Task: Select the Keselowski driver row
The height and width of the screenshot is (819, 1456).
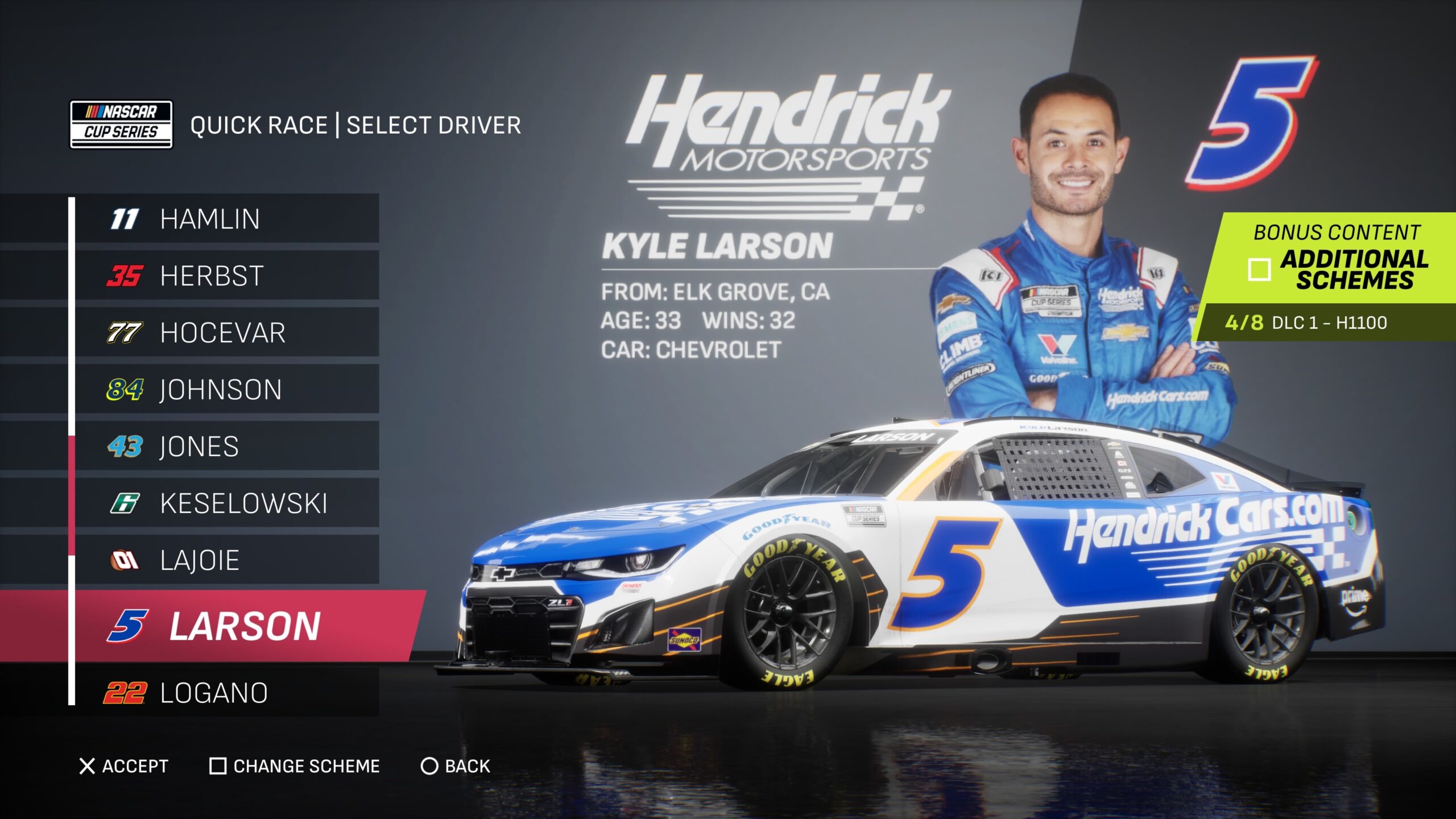Action: 227,503
